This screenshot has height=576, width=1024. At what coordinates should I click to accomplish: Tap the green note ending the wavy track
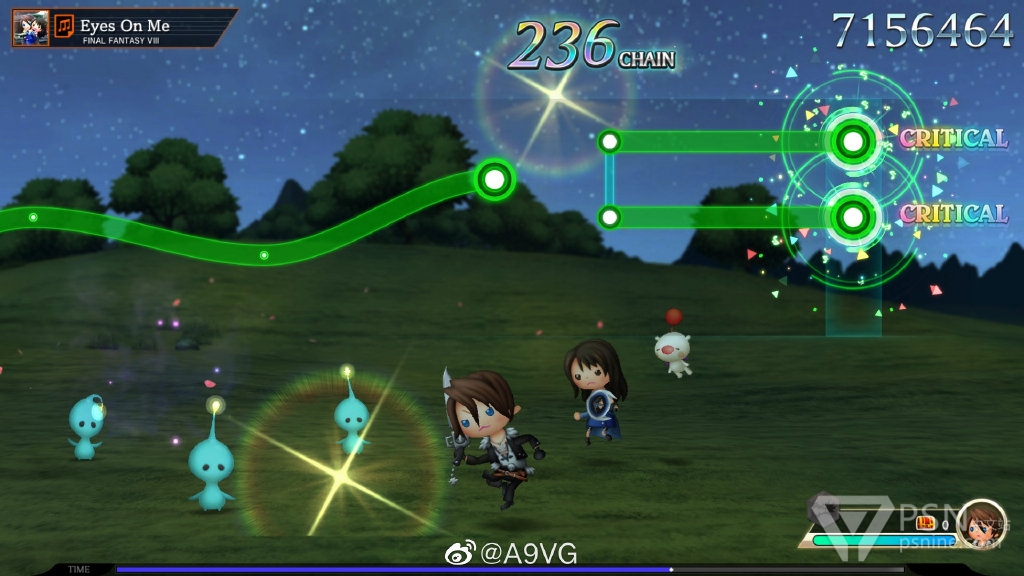[493, 180]
